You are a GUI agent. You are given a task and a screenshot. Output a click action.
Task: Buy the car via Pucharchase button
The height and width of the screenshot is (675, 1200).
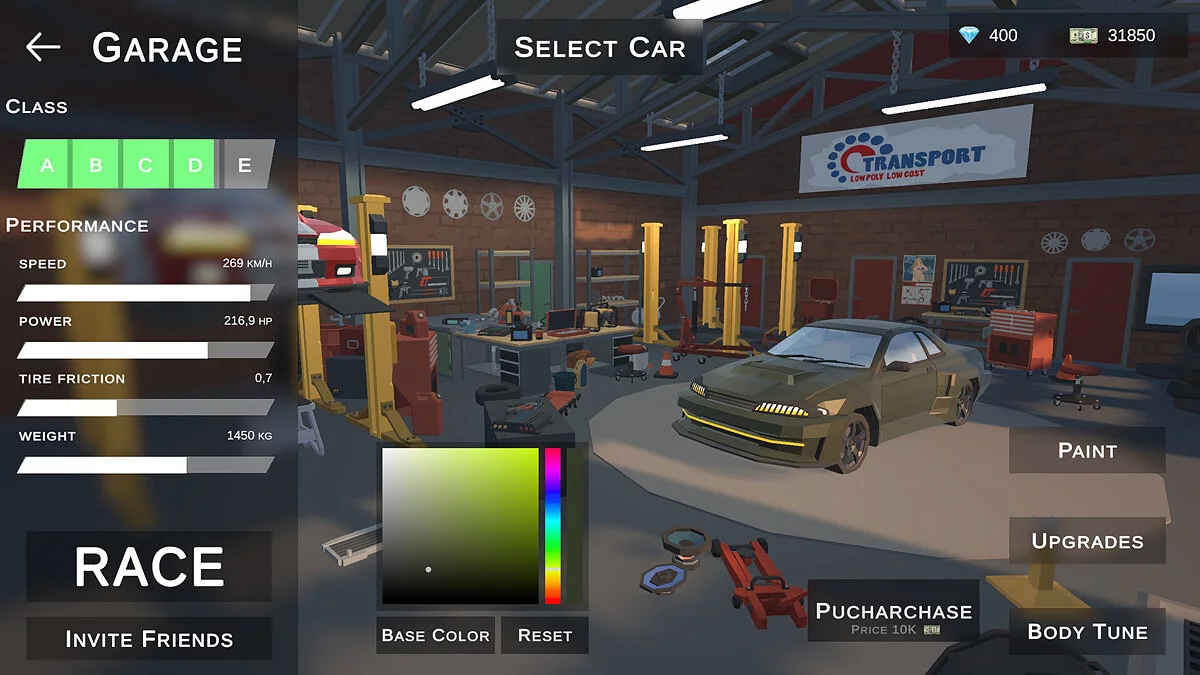[893, 617]
